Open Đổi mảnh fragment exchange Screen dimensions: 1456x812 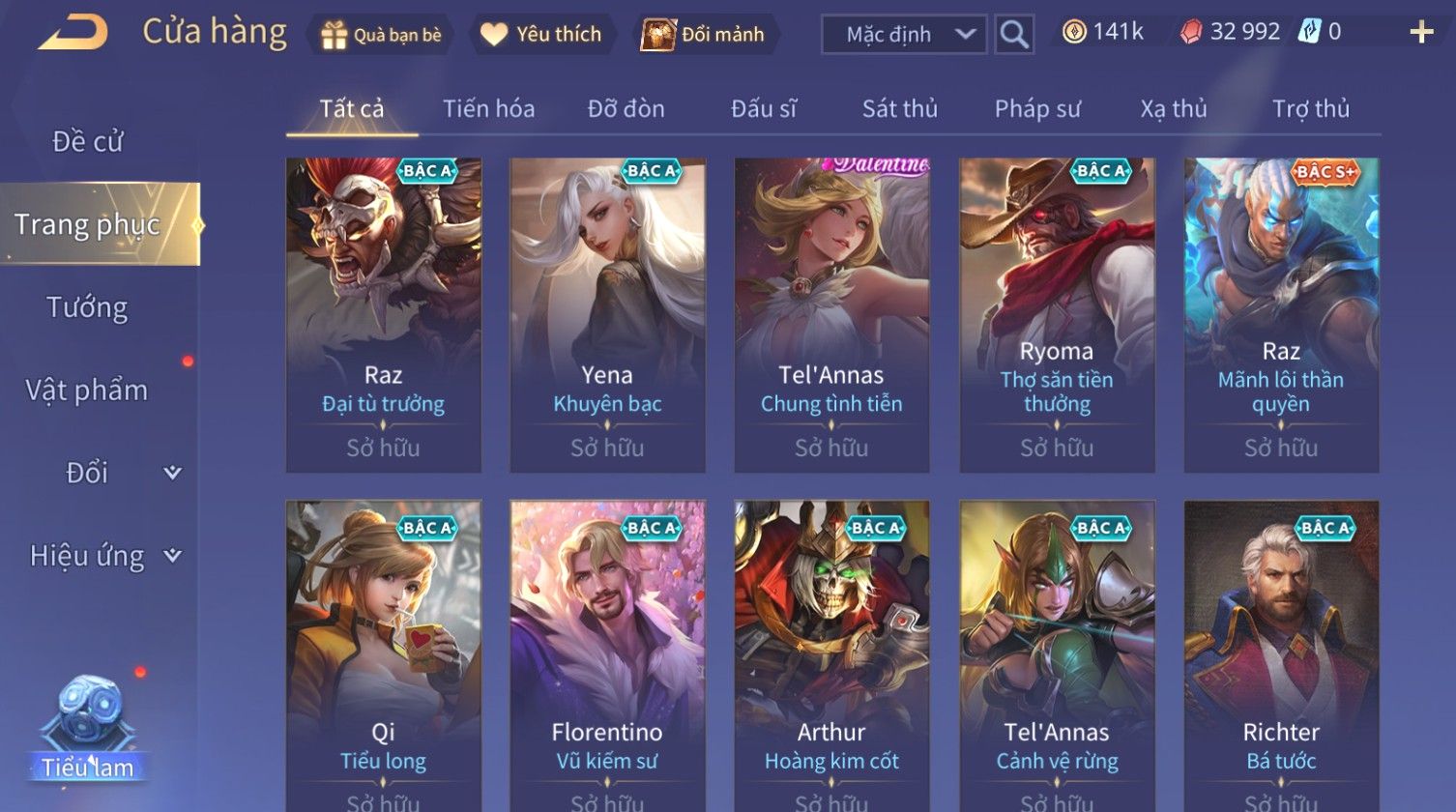pos(704,35)
